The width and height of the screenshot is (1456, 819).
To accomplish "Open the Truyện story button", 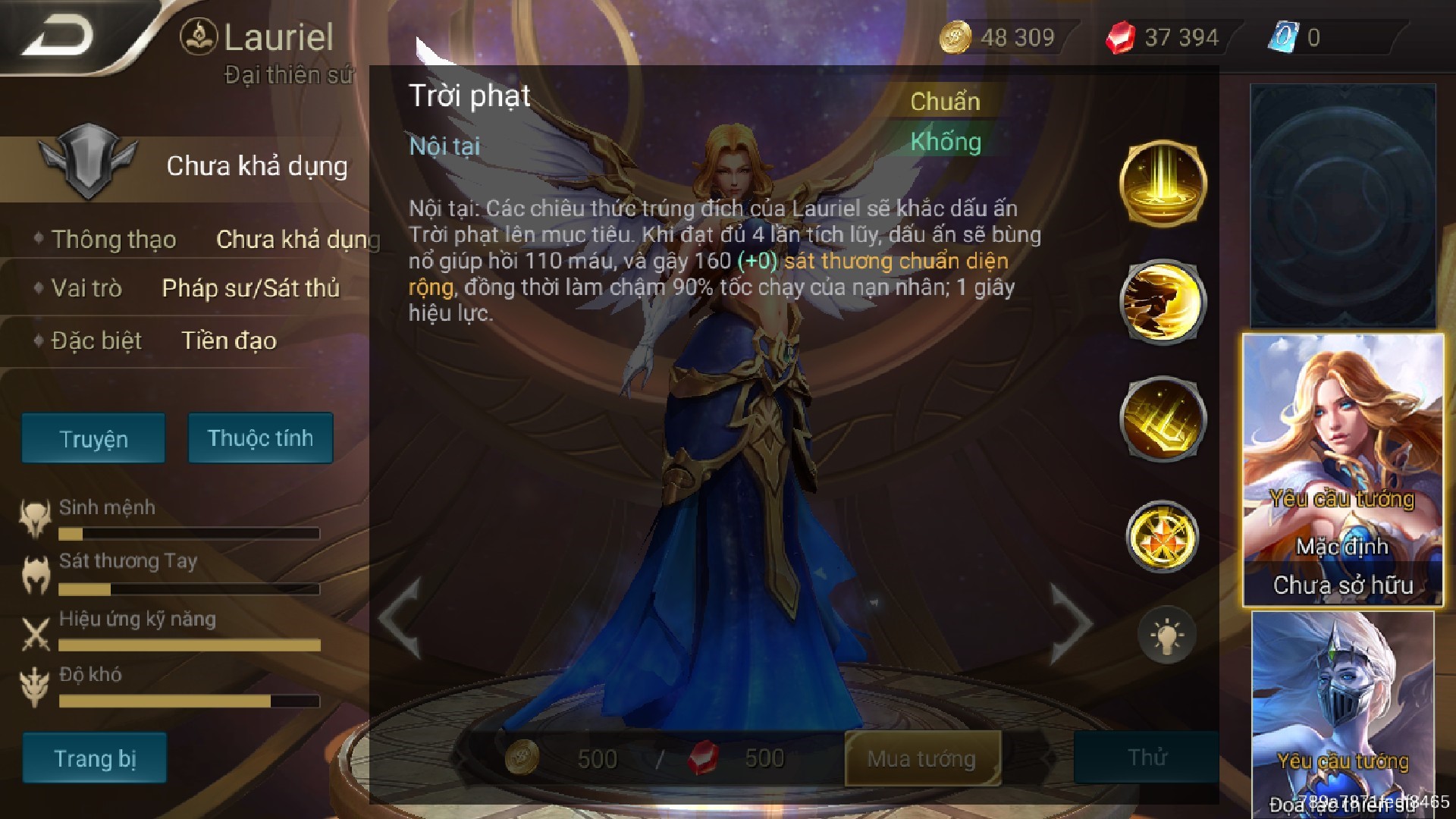I will 93,438.
